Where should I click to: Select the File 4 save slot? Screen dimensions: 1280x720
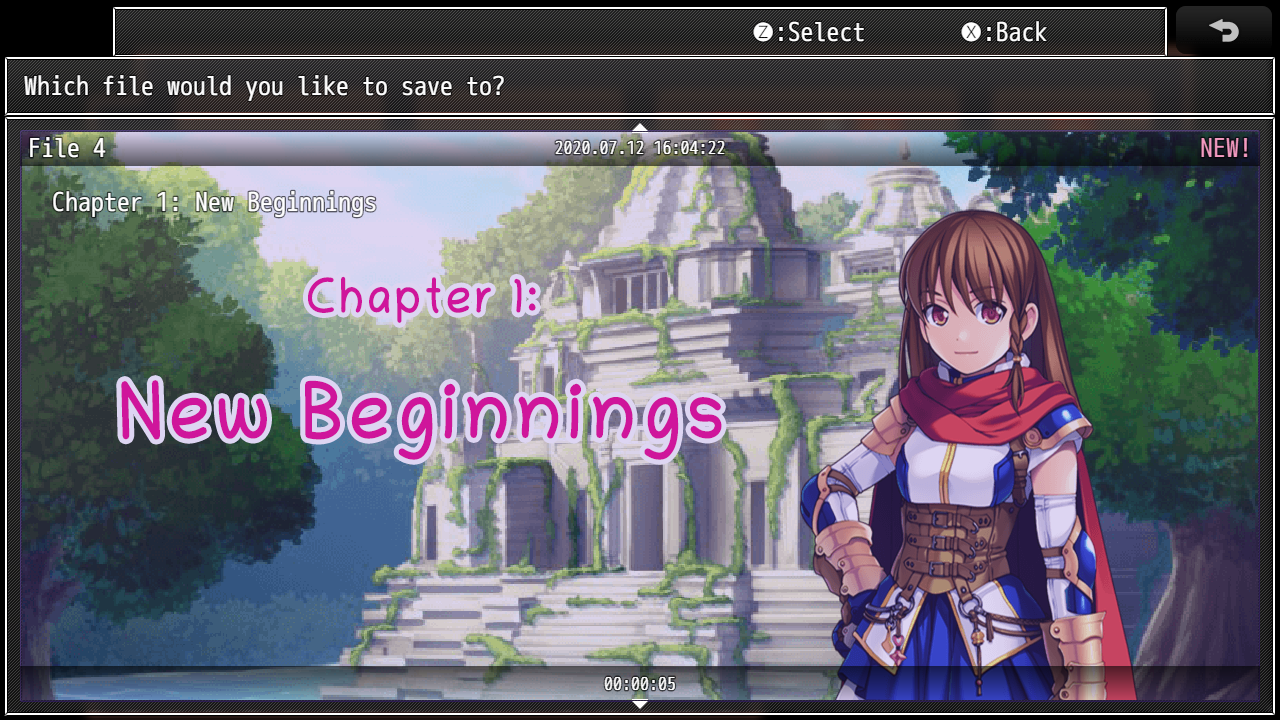click(640, 415)
